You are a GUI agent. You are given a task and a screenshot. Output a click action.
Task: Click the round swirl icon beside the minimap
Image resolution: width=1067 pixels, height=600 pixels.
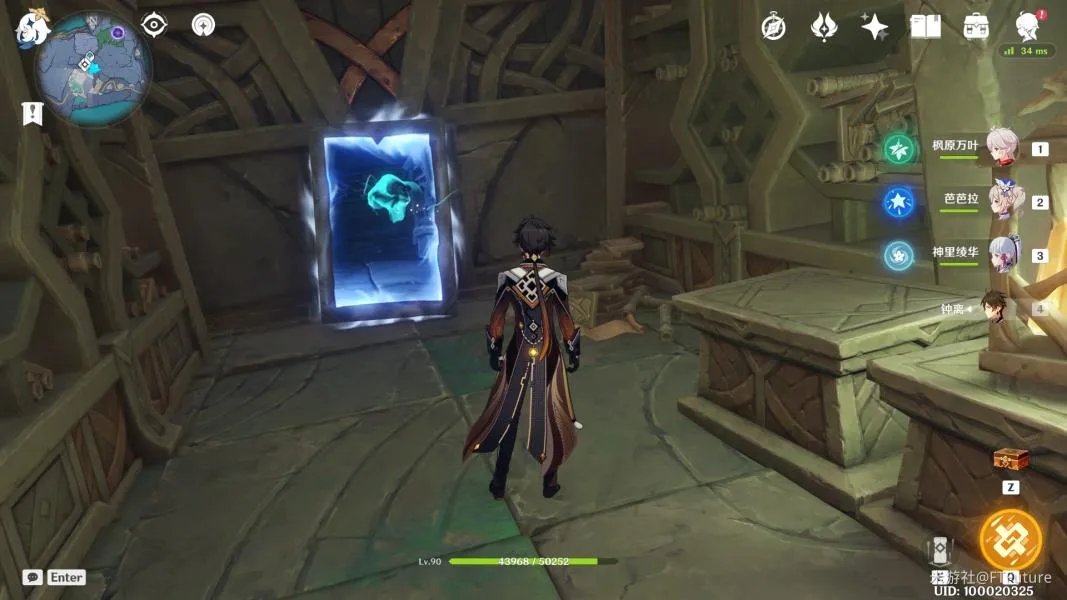tap(204, 25)
